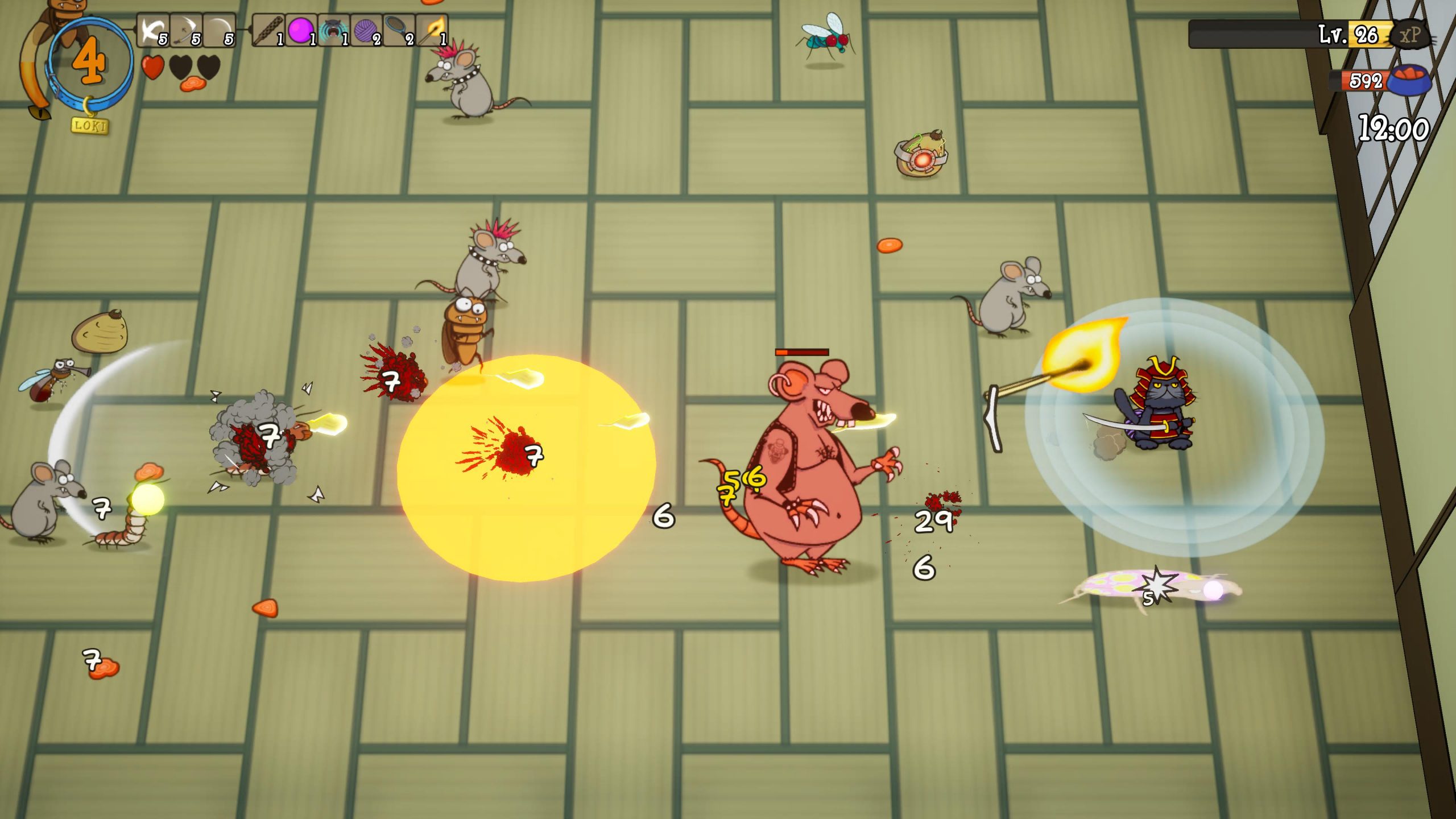Select the crescent moon slash slot
The width and height of the screenshot is (1456, 819).
coord(219,30)
